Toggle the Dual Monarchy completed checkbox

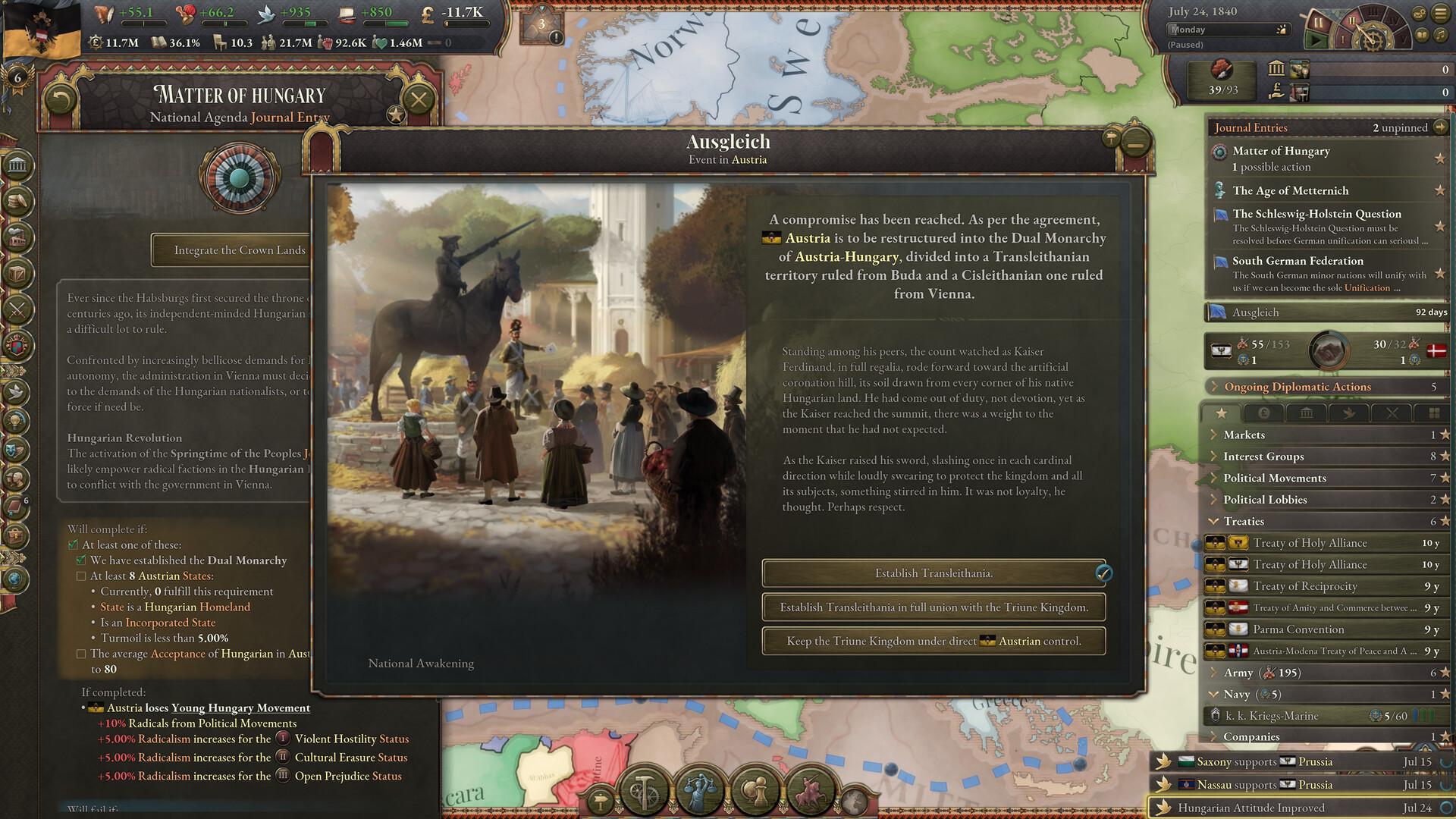[80, 560]
